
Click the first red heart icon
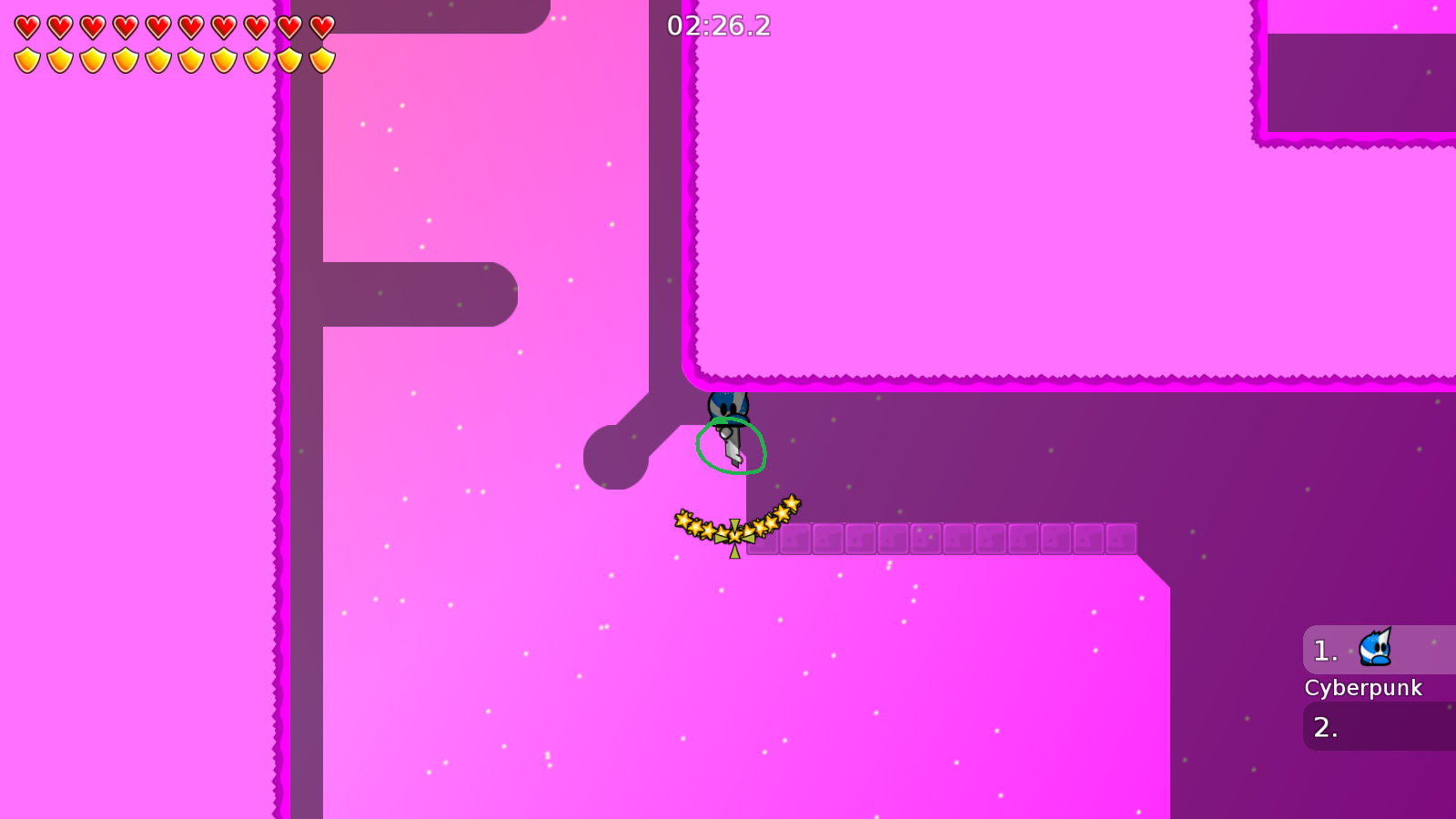(x=25, y=25)
